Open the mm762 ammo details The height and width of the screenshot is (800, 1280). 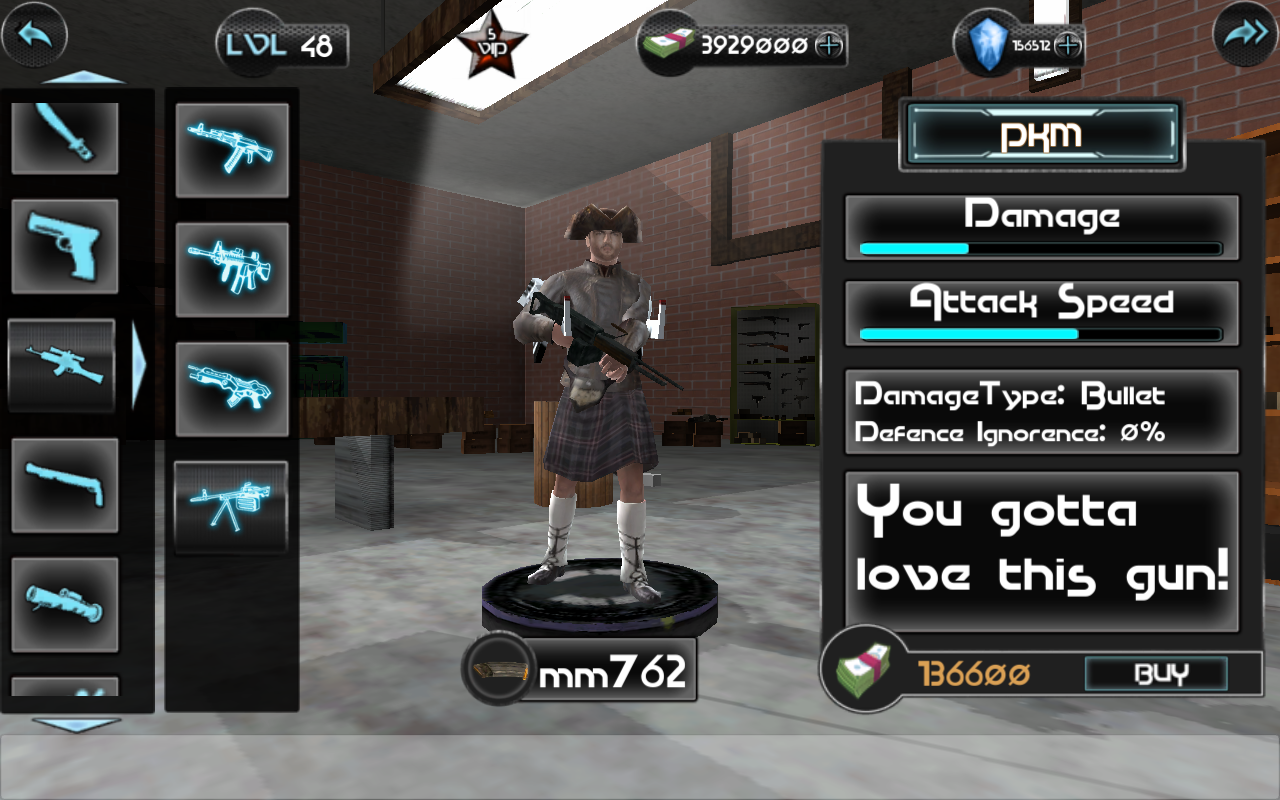[580, 670]
